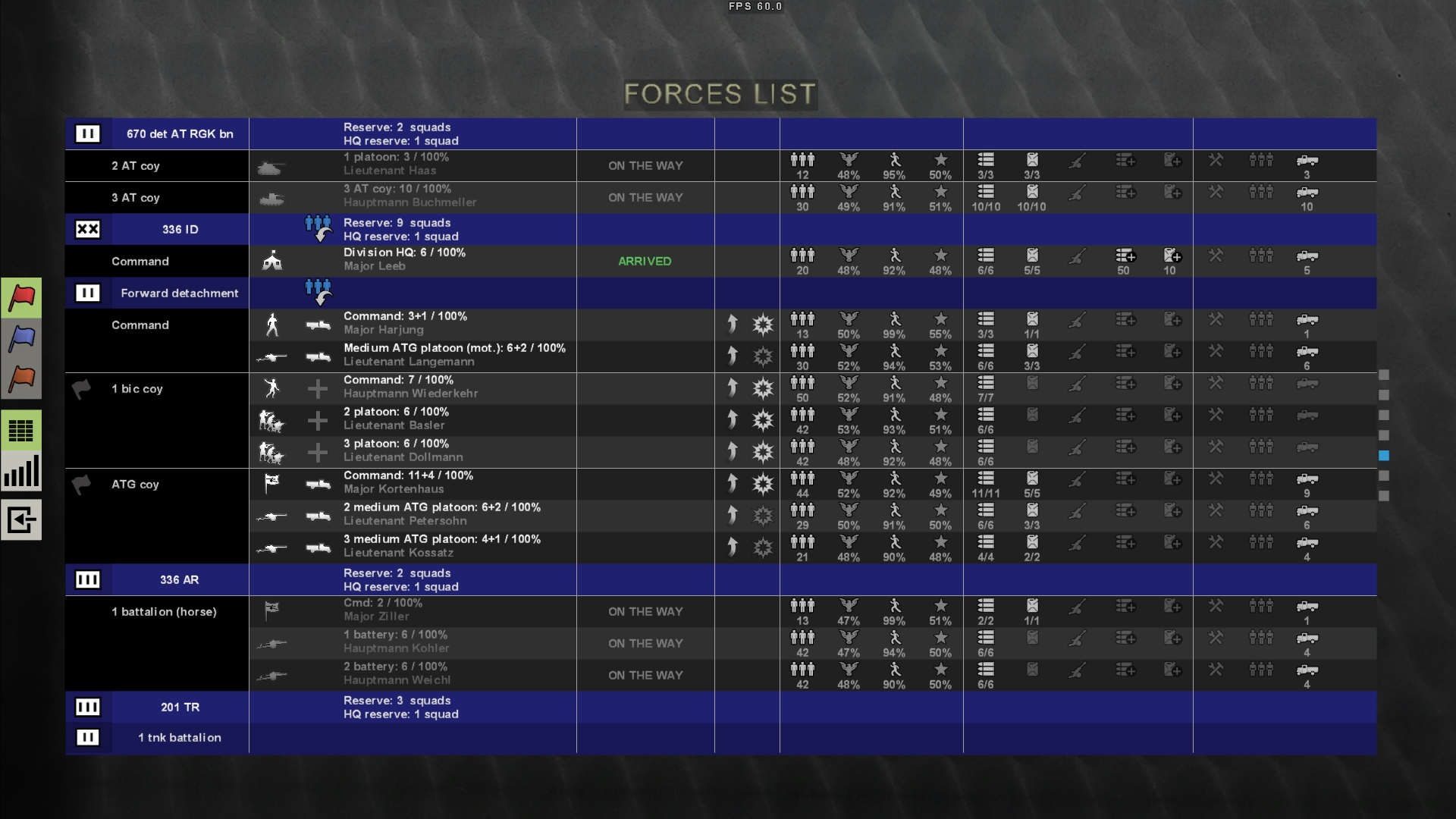Click the truck icon on the 3 AT coy row
Viewport: 1456px width, 819px height.
pos(1308,193)
